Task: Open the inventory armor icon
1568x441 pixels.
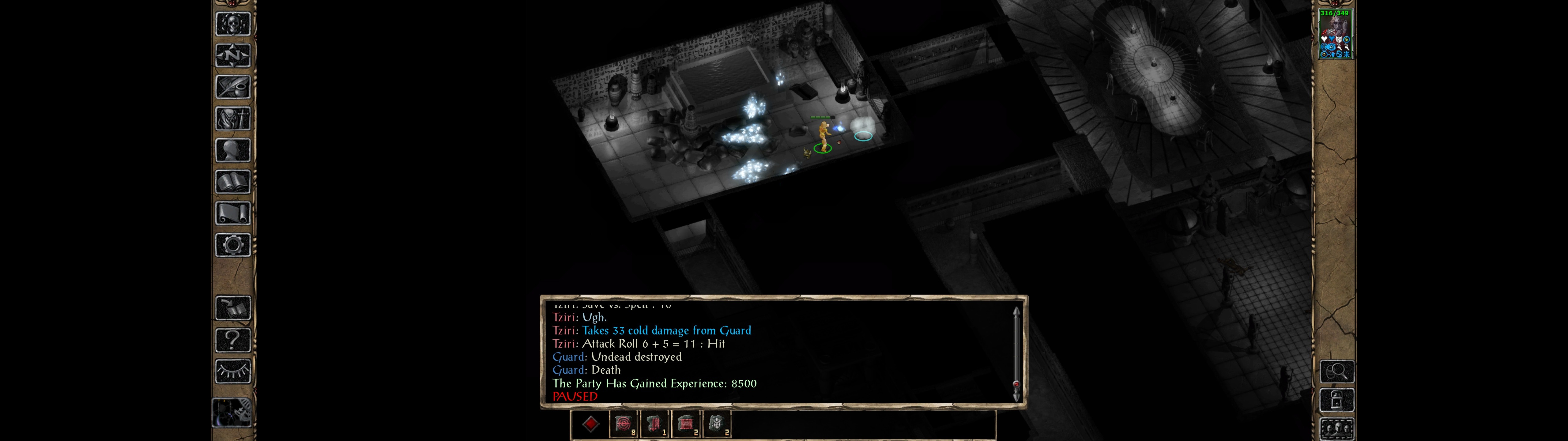Action: pyautogui.click(x=232, y=118)
